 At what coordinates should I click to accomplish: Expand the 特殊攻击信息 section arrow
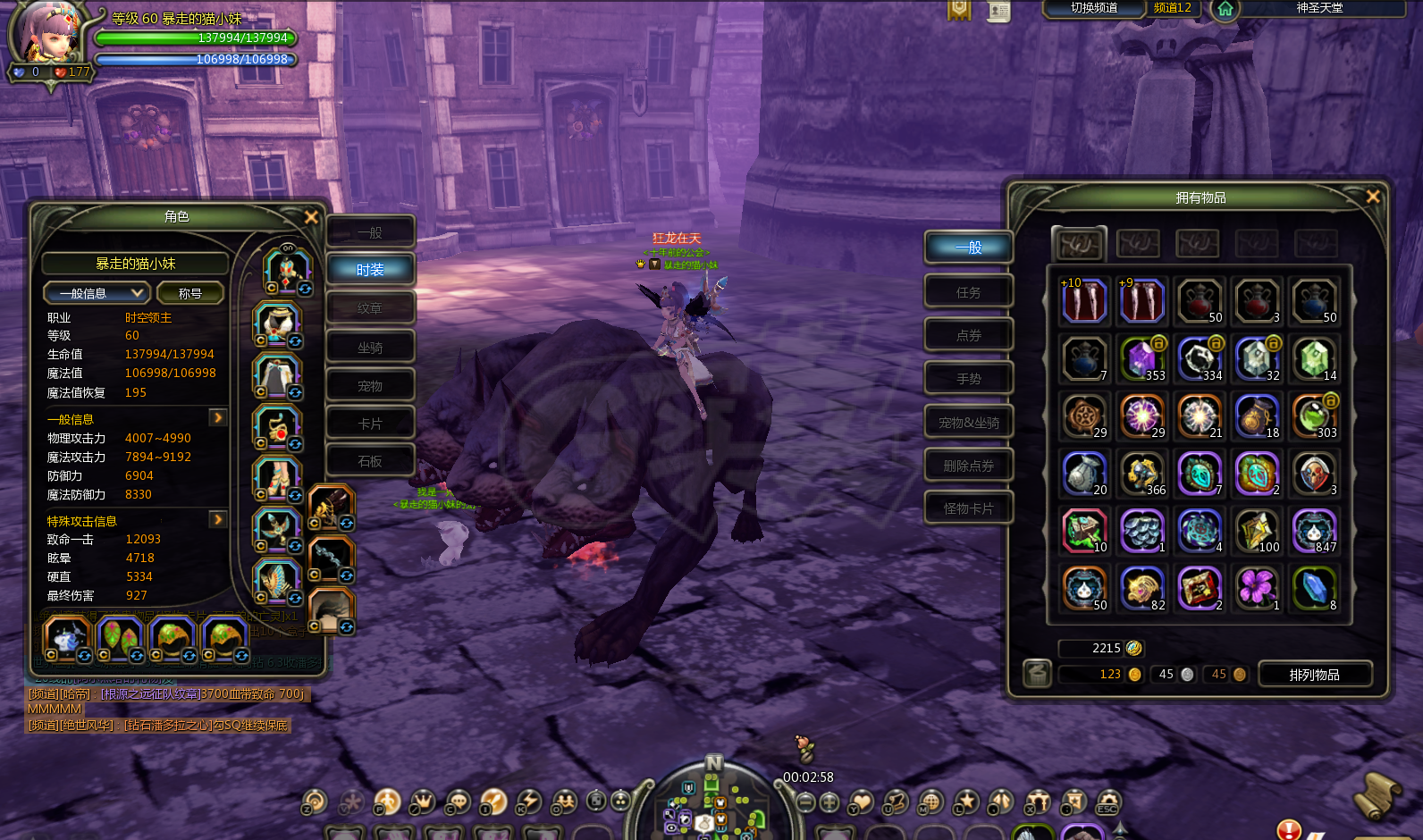pos(217,520)
